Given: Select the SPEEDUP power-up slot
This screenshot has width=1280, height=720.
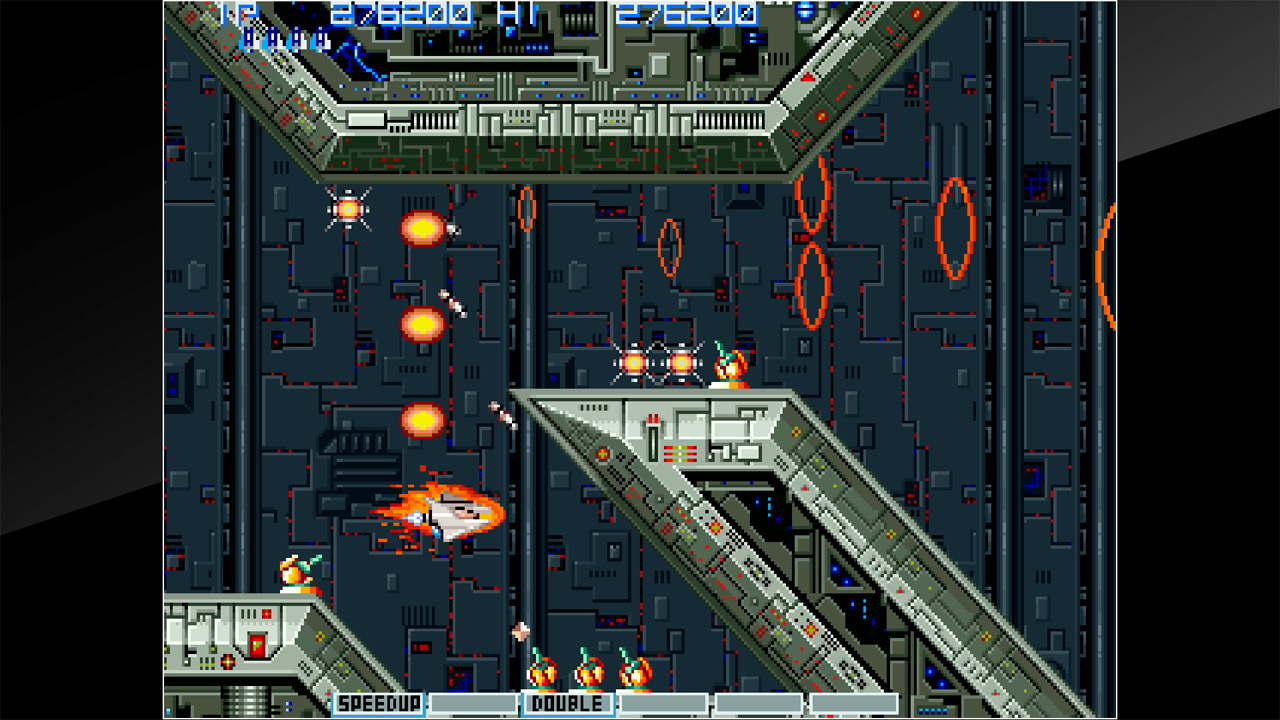Looking at the screenshot, I should 377,703.
